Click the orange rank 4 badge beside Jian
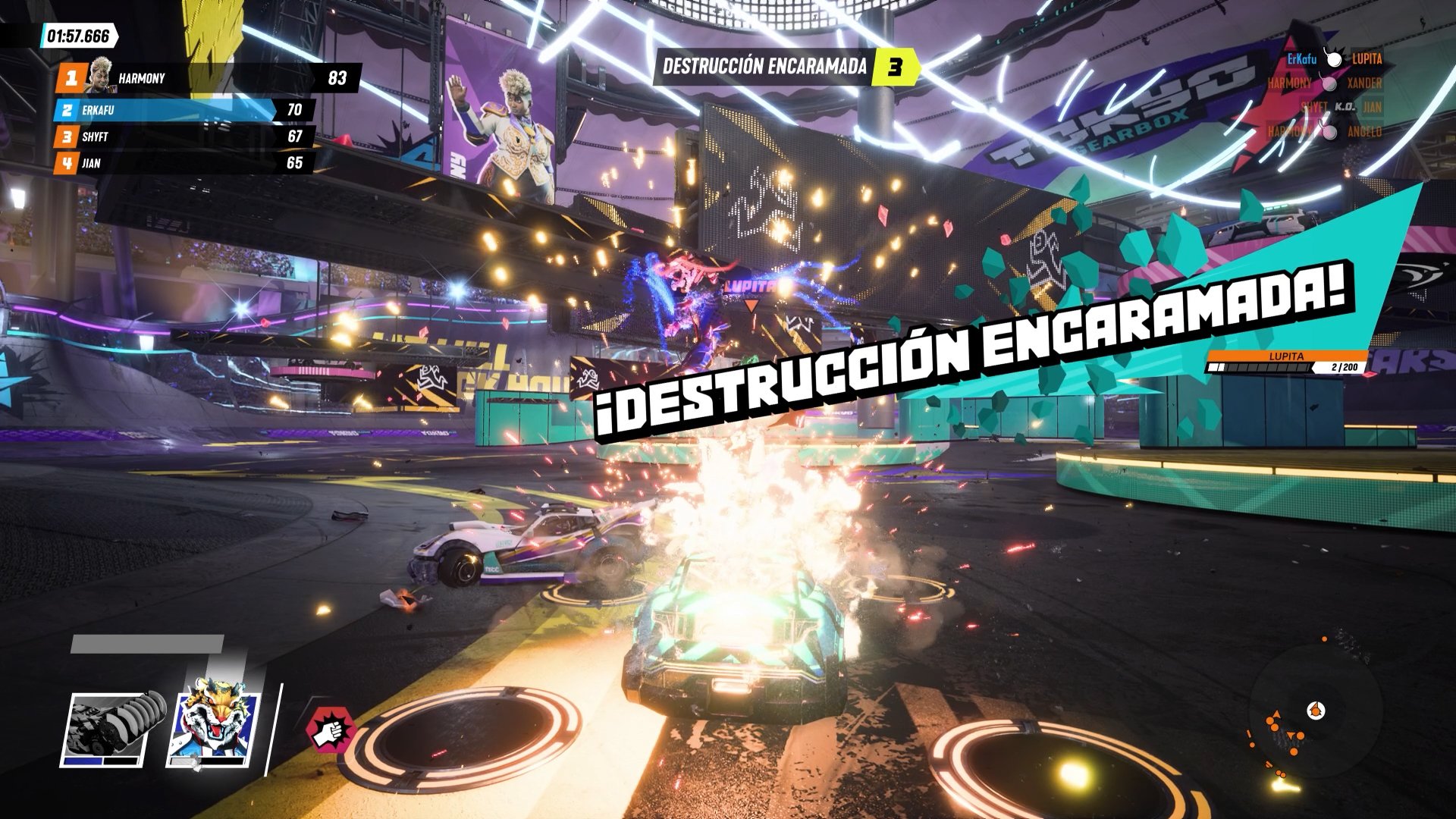The image size is (1456, 819). (x=67, y=162)
